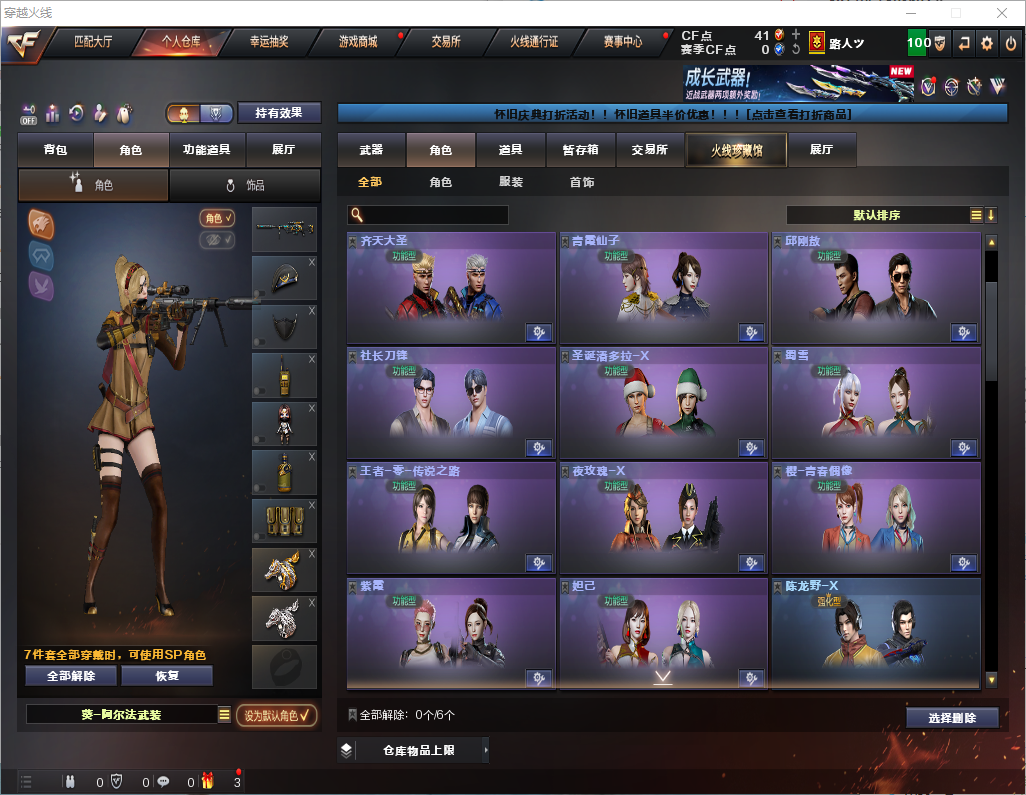This screenshot has height=795, width=1026.
Task: Click the 持有效果 button
Action: (279, 113)
